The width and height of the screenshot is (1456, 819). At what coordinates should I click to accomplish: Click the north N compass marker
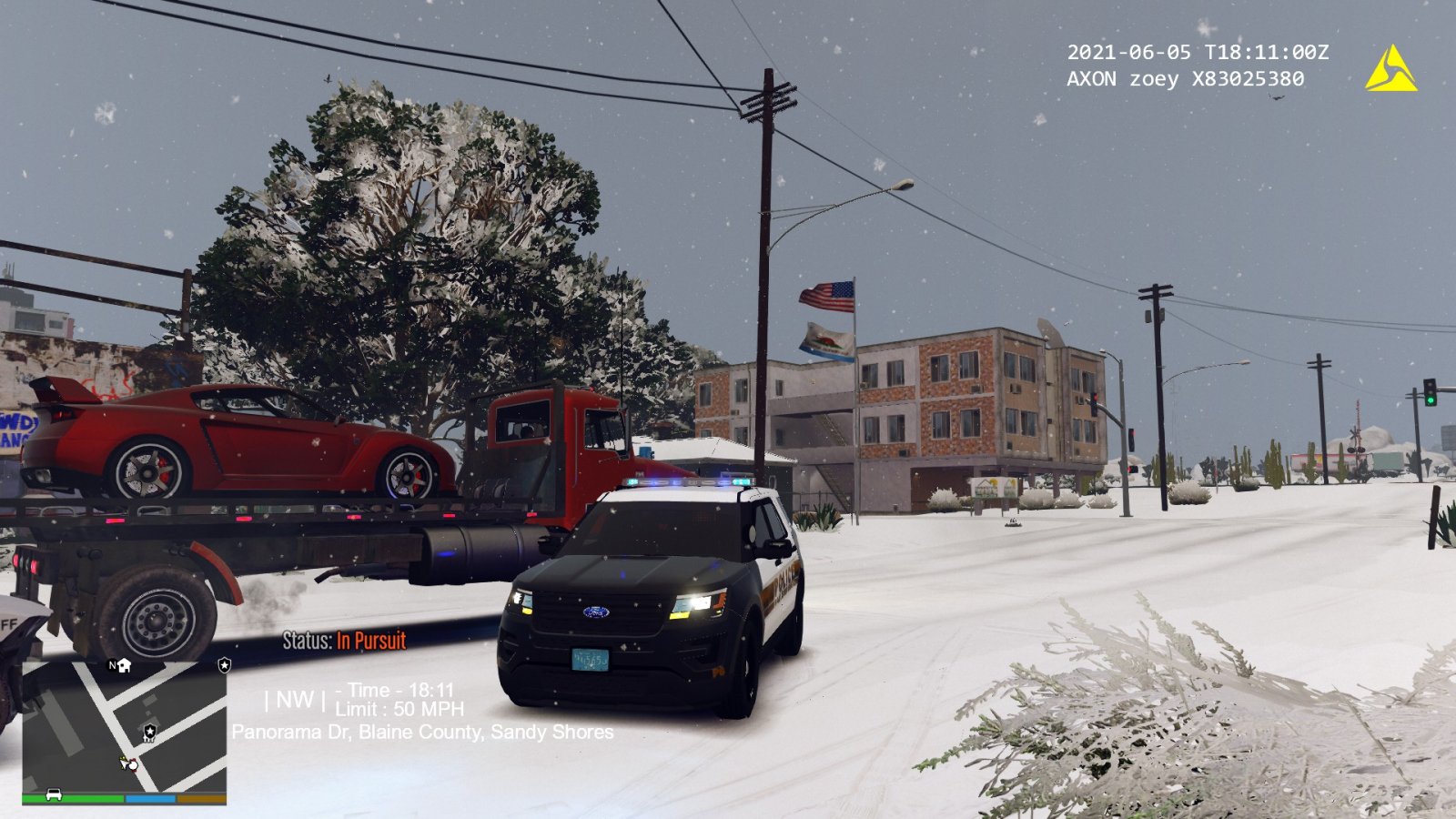click(113, 665)
